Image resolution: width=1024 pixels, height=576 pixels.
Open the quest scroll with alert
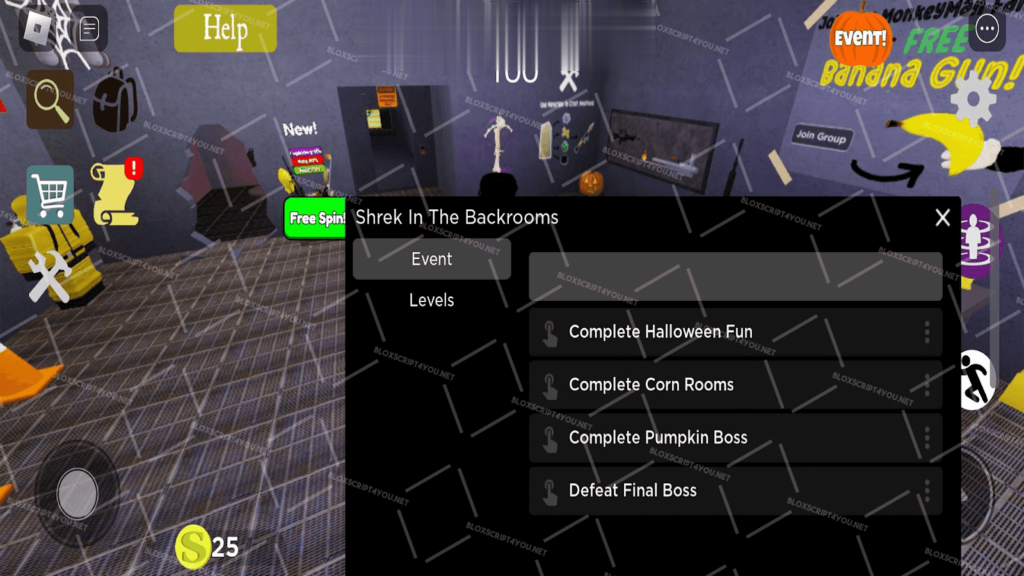[x=115, y=193]
